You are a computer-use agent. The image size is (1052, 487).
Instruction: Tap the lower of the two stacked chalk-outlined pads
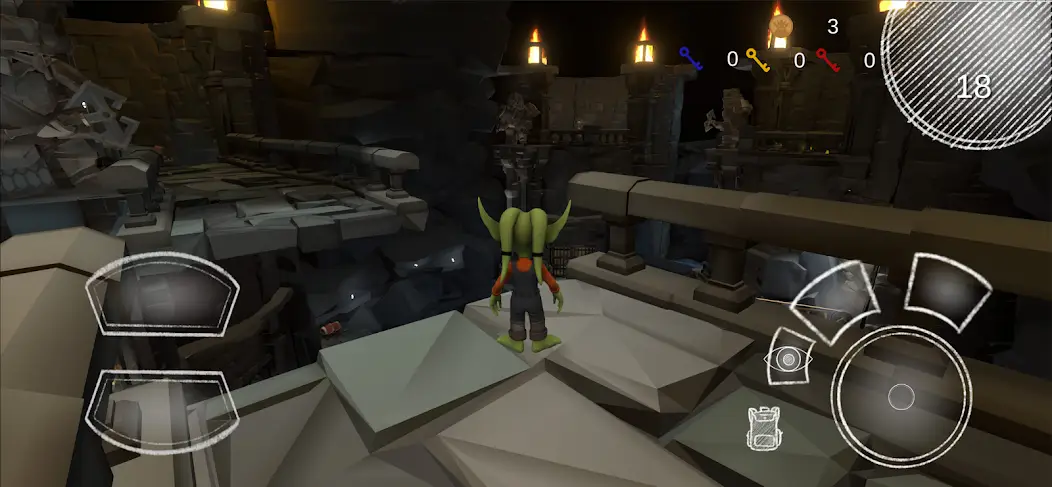[x=163, y=408]
